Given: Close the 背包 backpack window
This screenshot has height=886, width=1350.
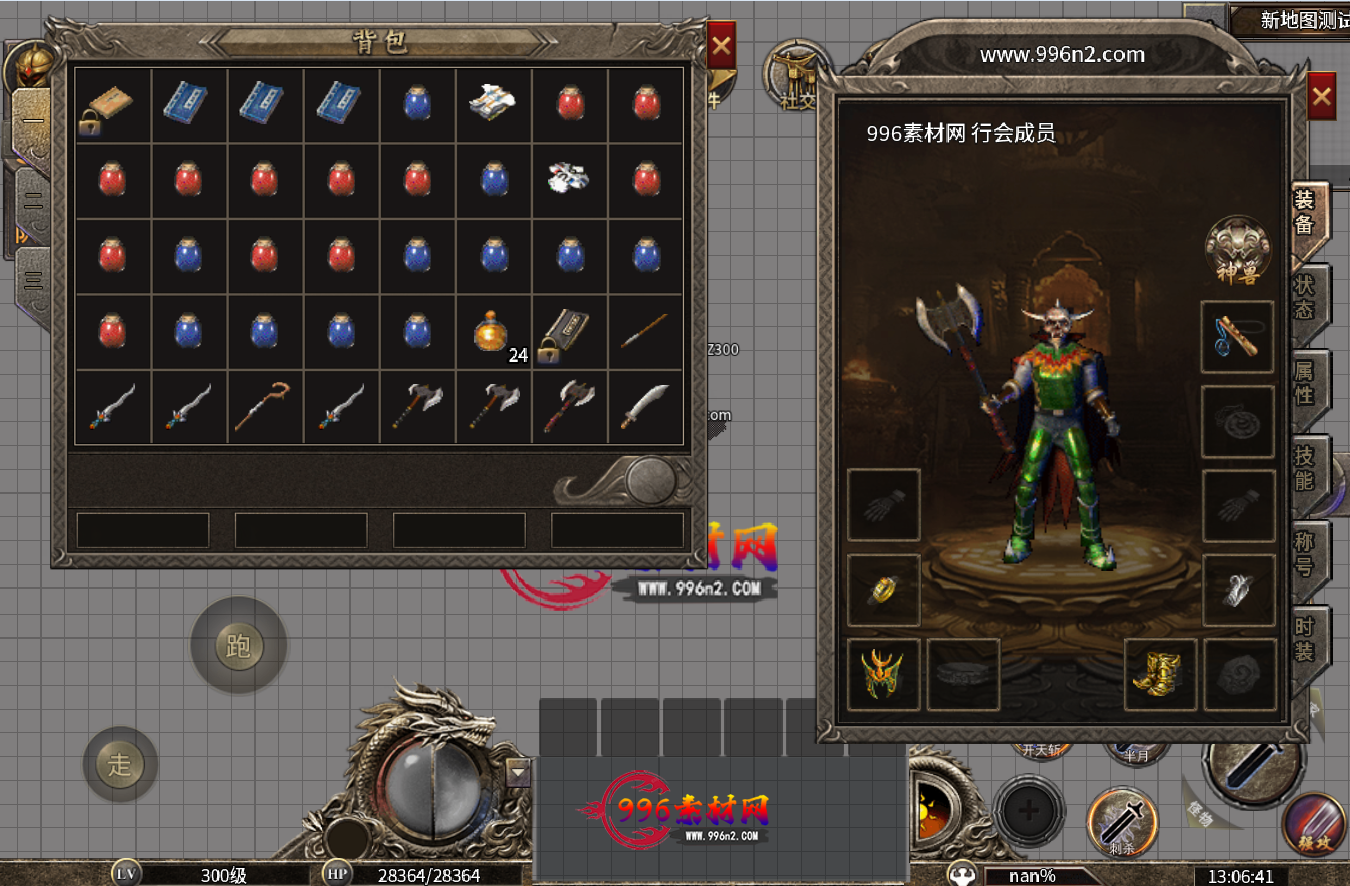Looking at the screenshot, I should point(720,46).
